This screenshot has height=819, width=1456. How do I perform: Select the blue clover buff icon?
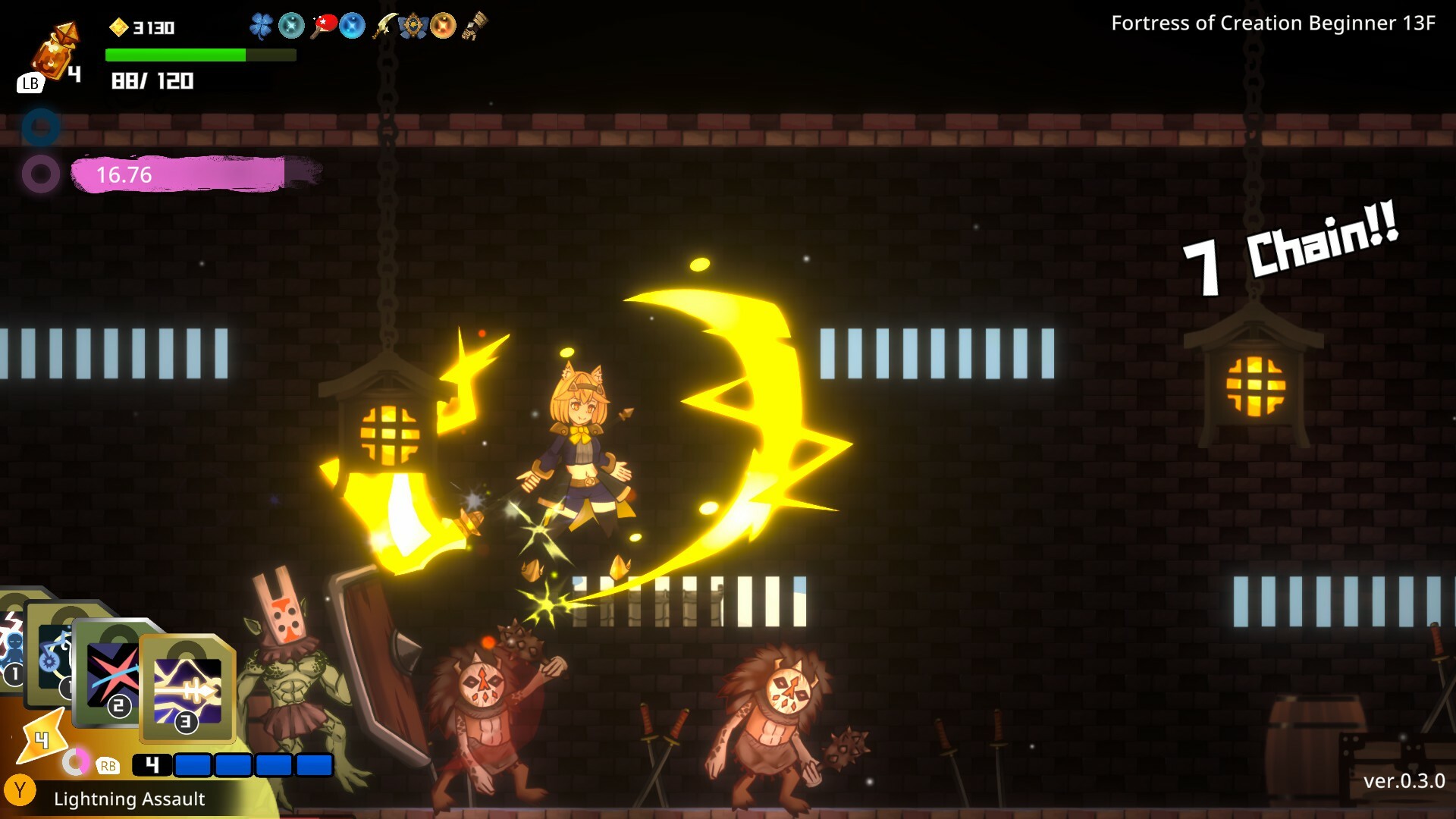coord(262,25)
